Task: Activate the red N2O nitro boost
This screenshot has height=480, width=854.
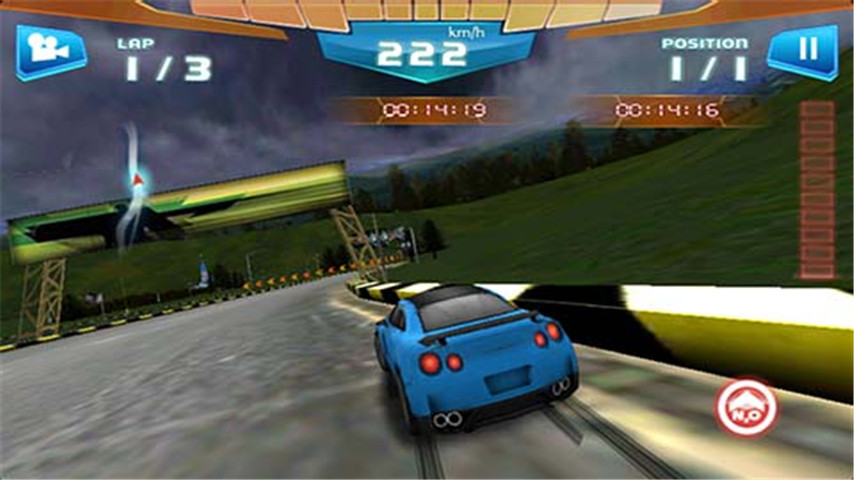Action: coord(745,407)
